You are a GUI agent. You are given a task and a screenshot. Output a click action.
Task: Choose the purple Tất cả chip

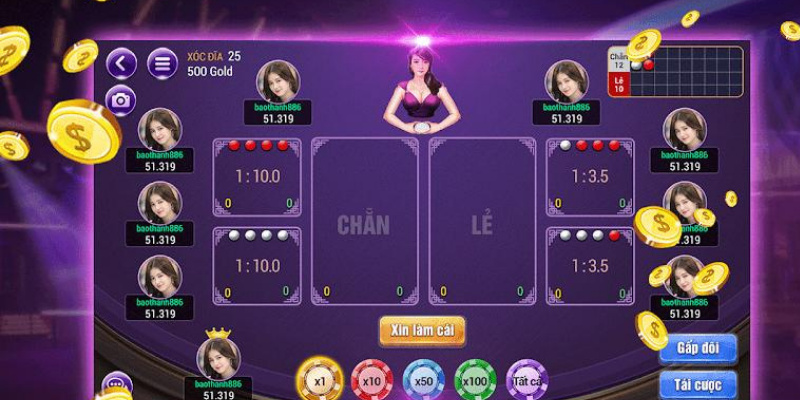527,381
